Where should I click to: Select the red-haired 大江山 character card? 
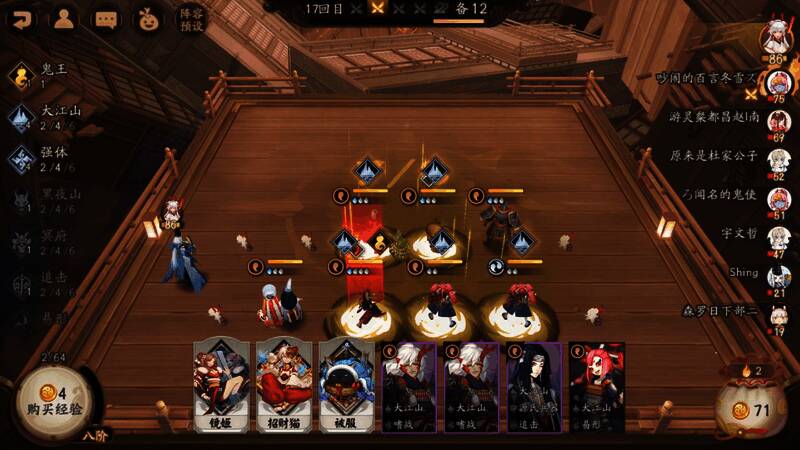tap(597, 387)
